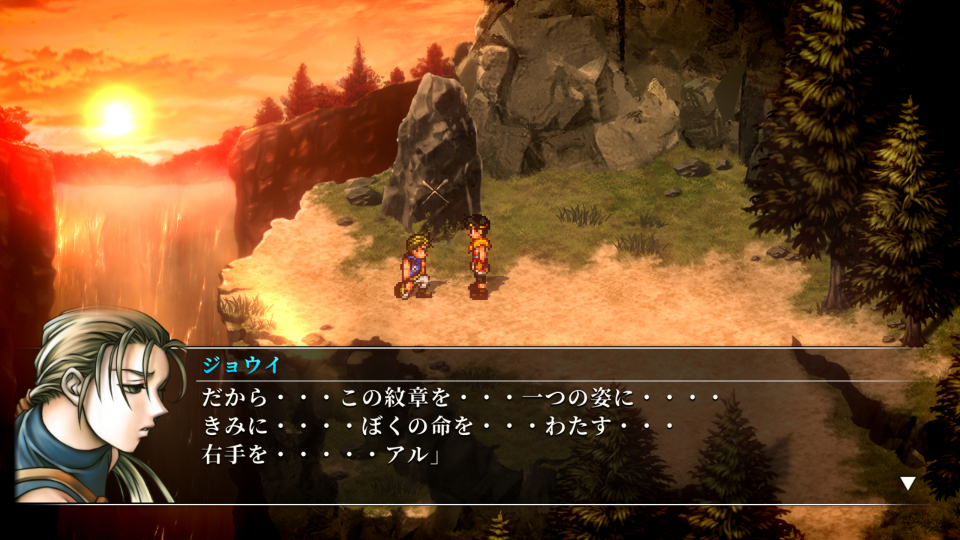Advance dialogue with the white arrow indicator
This screenshot has height=540, width=960.
pos(907,483)
